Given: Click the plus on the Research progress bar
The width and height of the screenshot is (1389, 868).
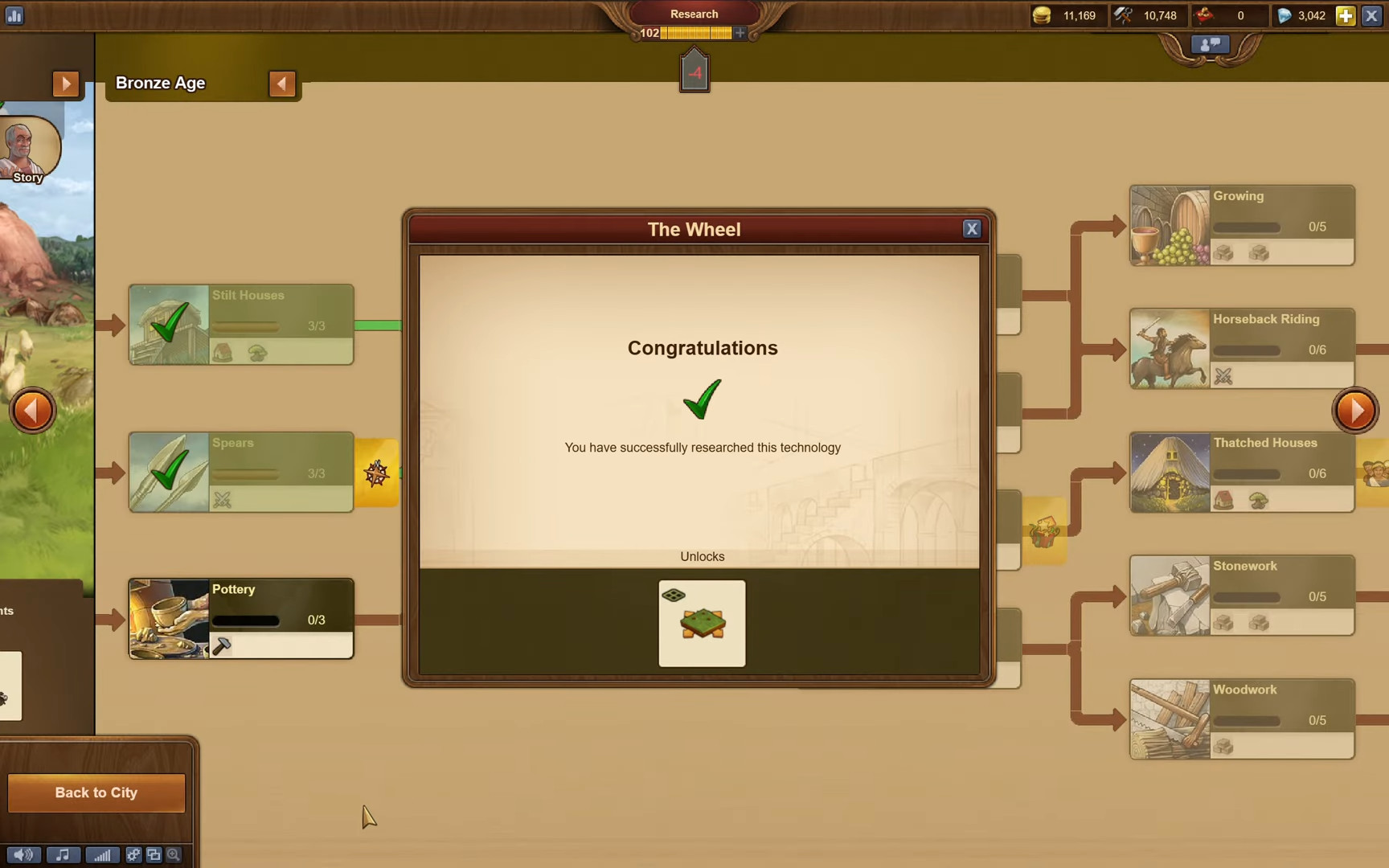Looking at the screenshot, I should coord(739,33).
